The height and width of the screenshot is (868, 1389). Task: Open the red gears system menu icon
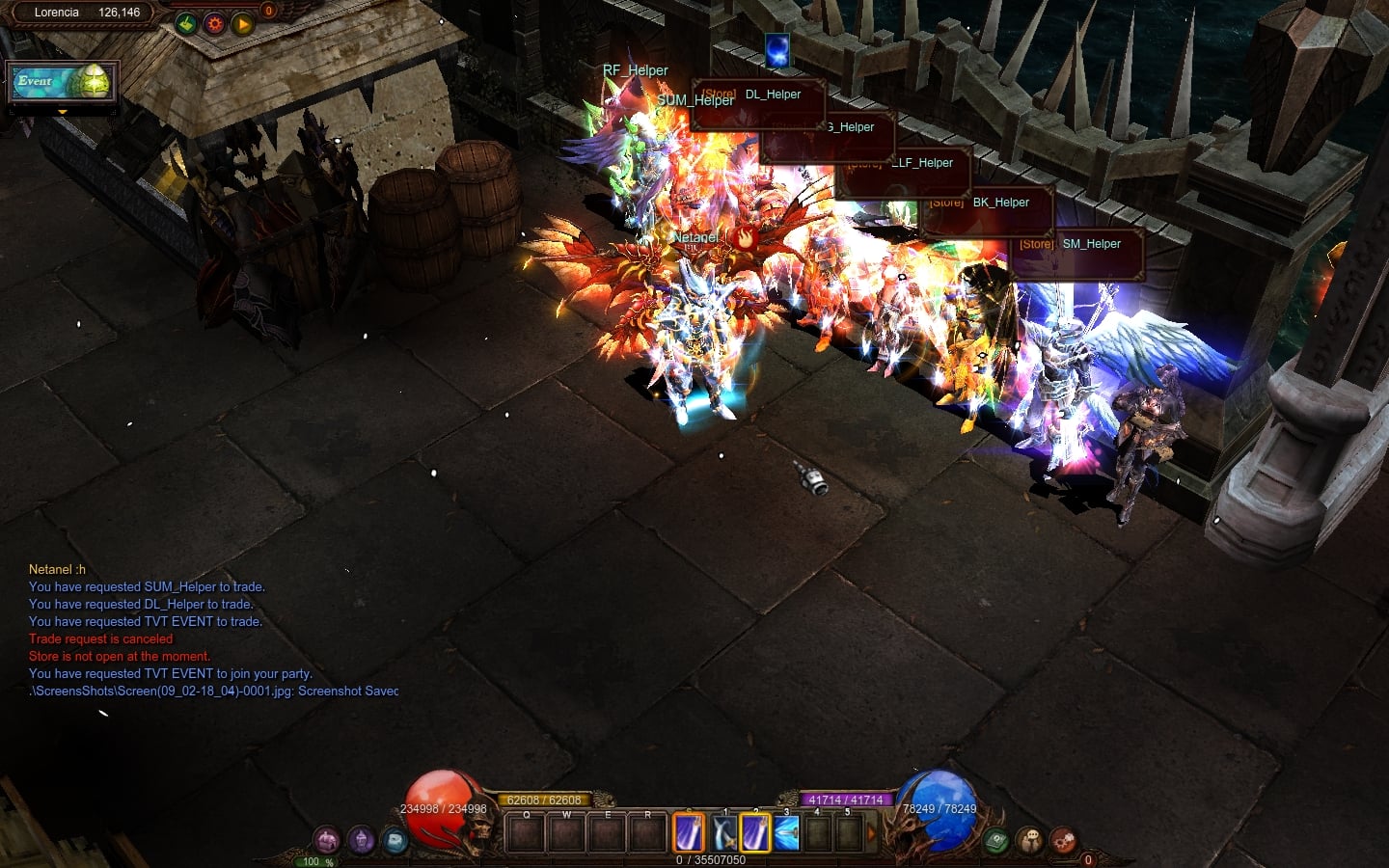coord(1063,841)
